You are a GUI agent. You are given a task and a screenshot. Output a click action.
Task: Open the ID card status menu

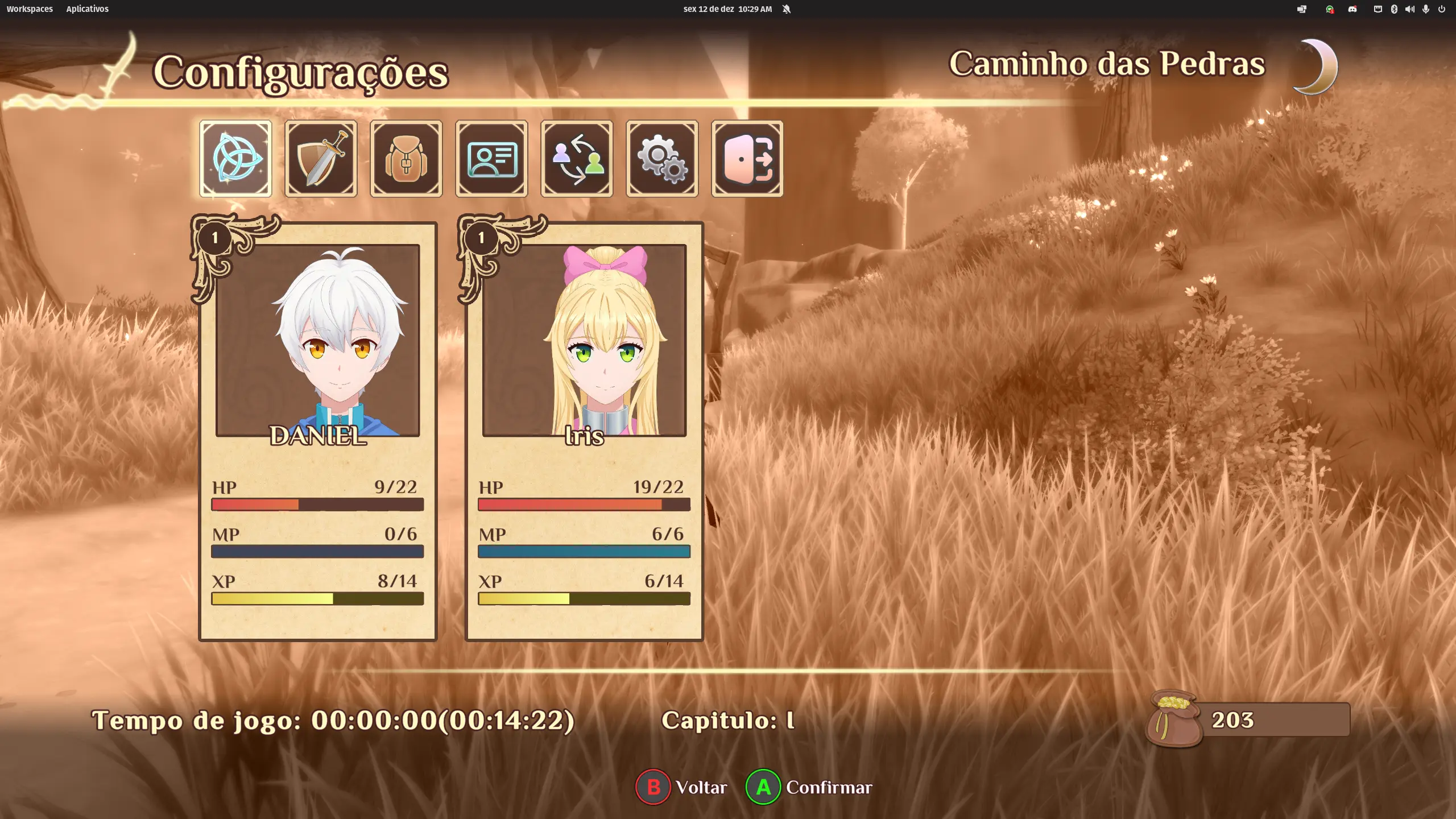[x=491, y=159]
